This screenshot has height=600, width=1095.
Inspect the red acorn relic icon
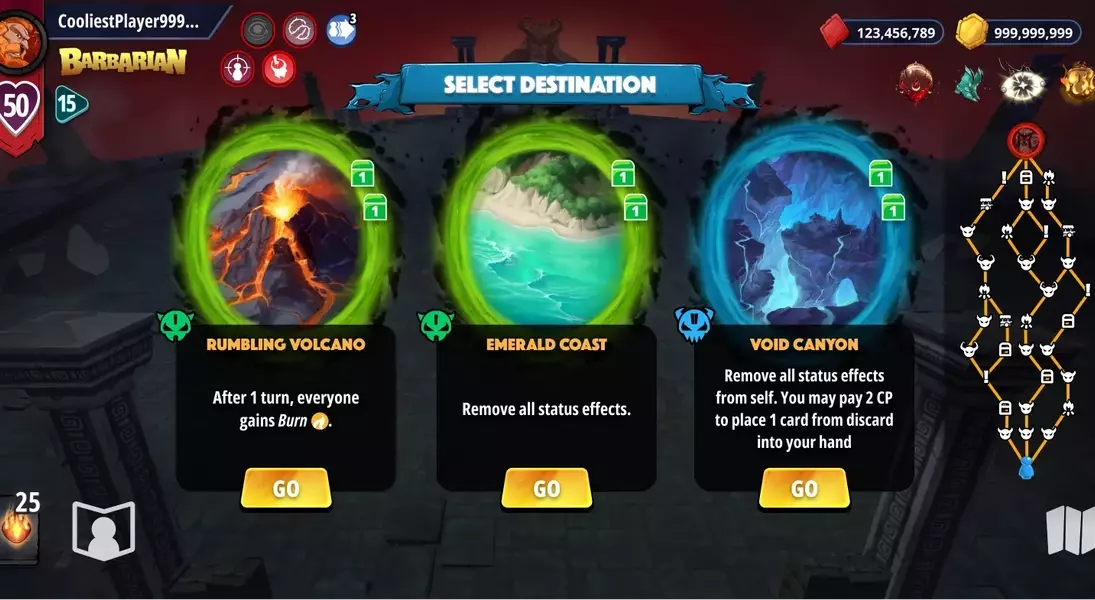pyautogui.click(x=915, y=83)
